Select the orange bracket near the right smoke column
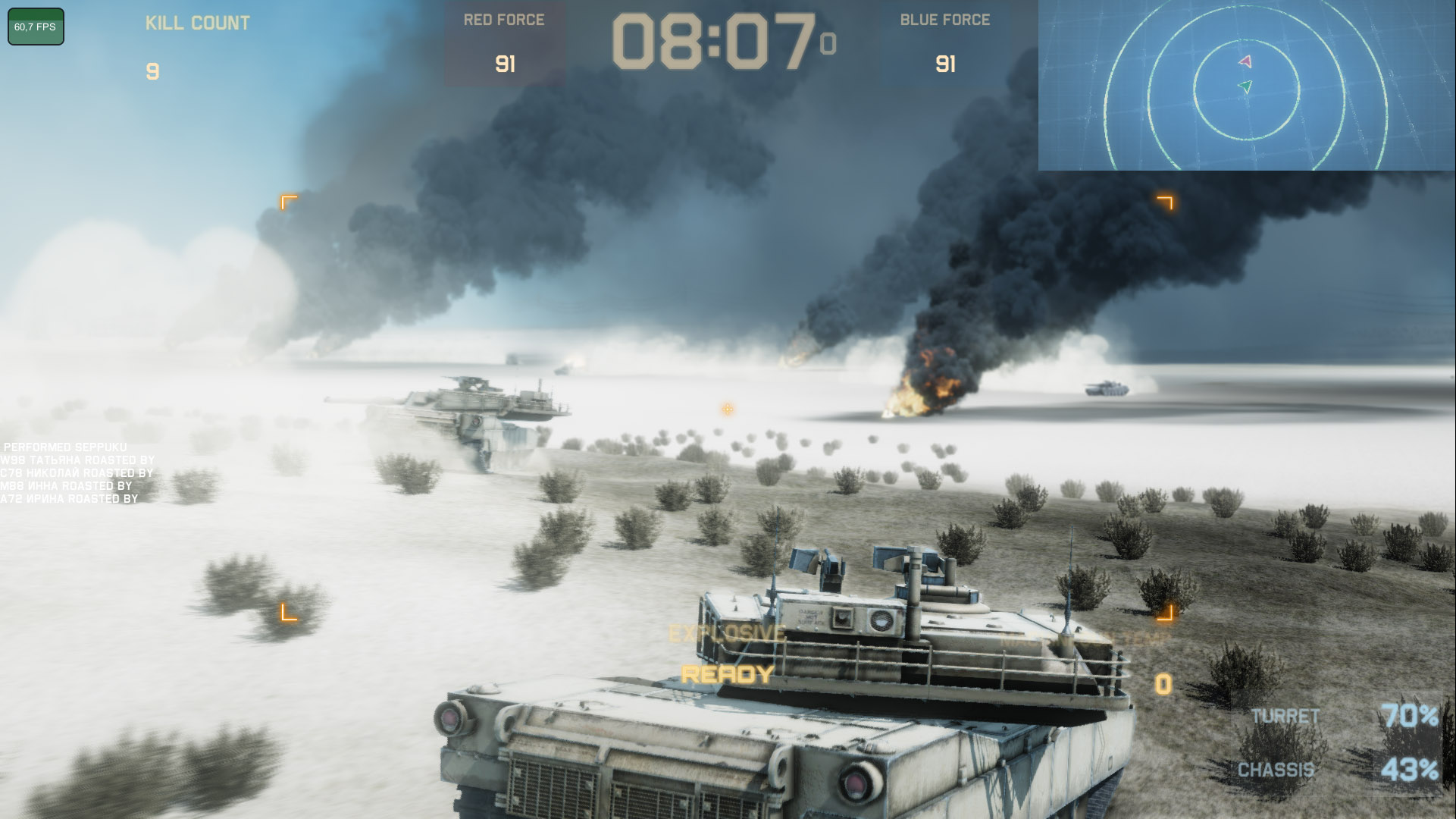 [x=1165, y=203]
